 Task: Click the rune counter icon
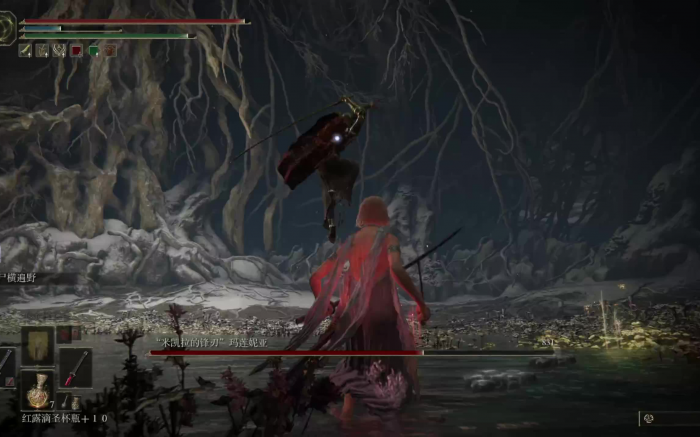(x=648, y=418)
